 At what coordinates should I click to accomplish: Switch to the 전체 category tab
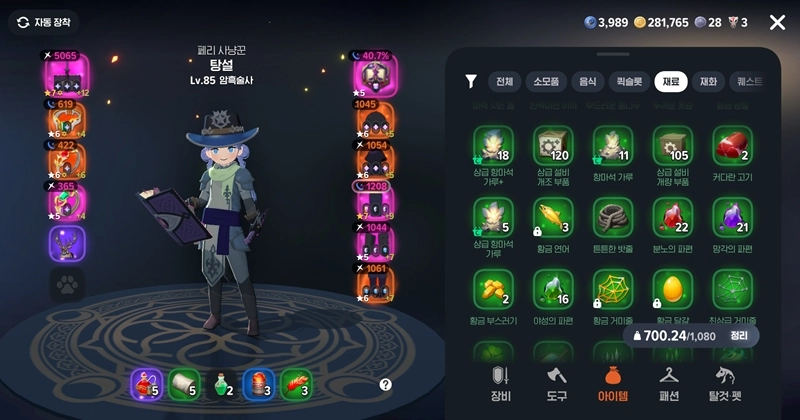504,82
